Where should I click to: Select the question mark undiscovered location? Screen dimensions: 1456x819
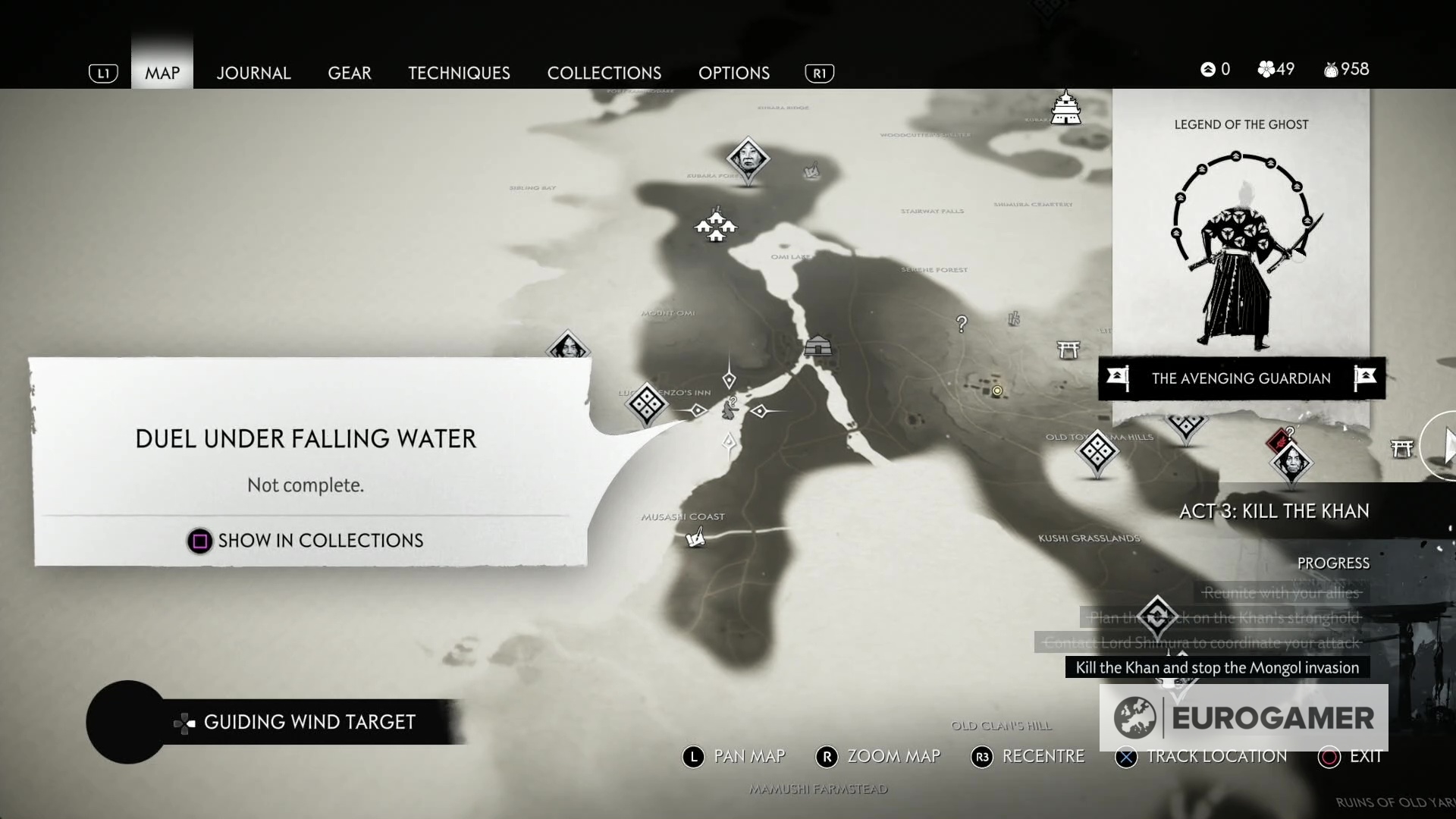(962, 324)
